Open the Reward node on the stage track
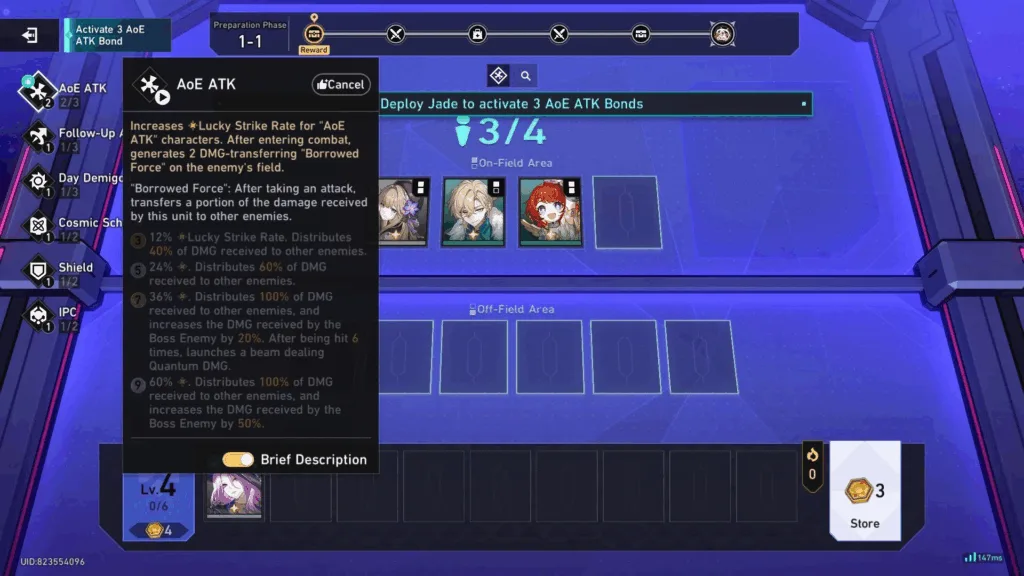This screenshot has height=576, width=1024. [313, 35]
